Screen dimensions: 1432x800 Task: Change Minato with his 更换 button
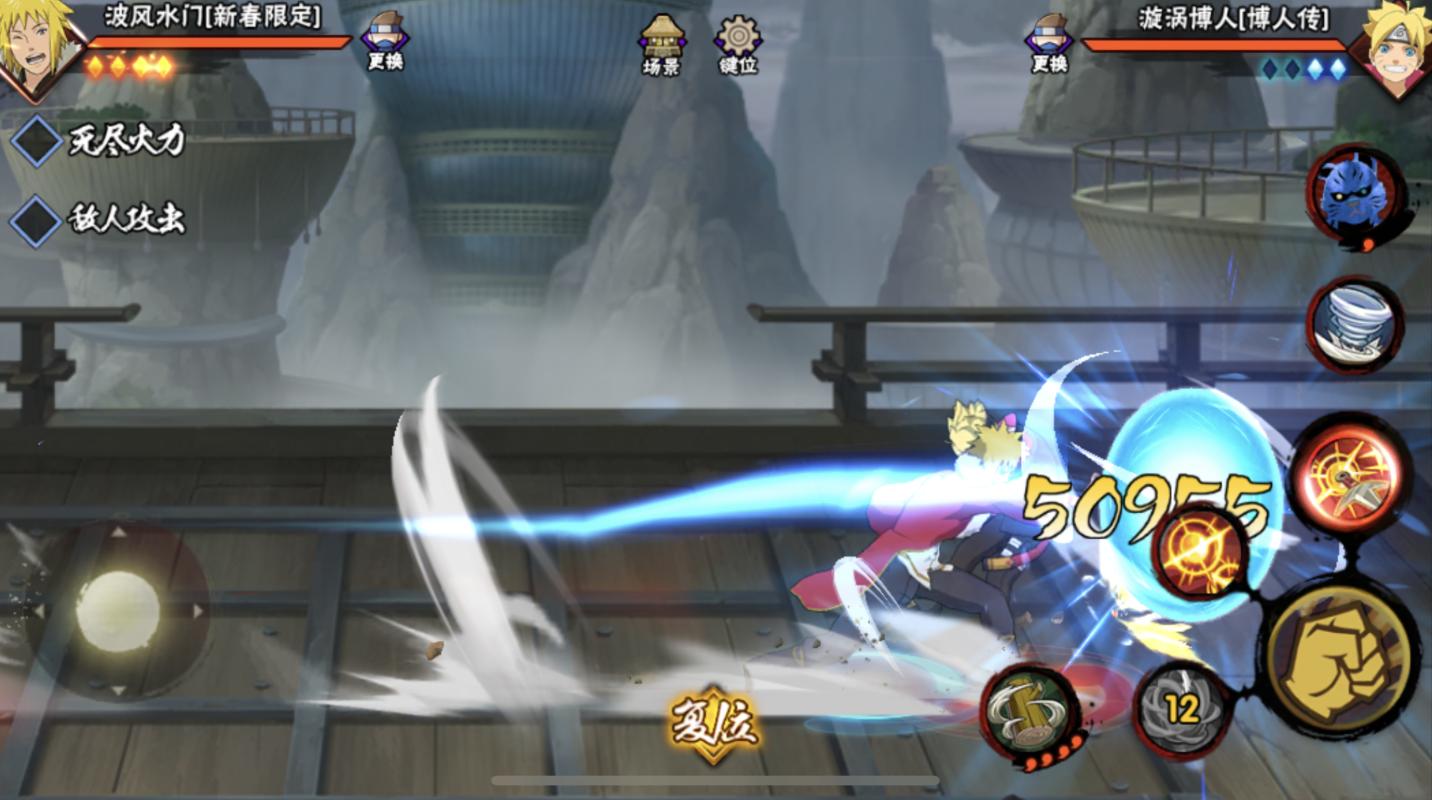pos(385,42)
